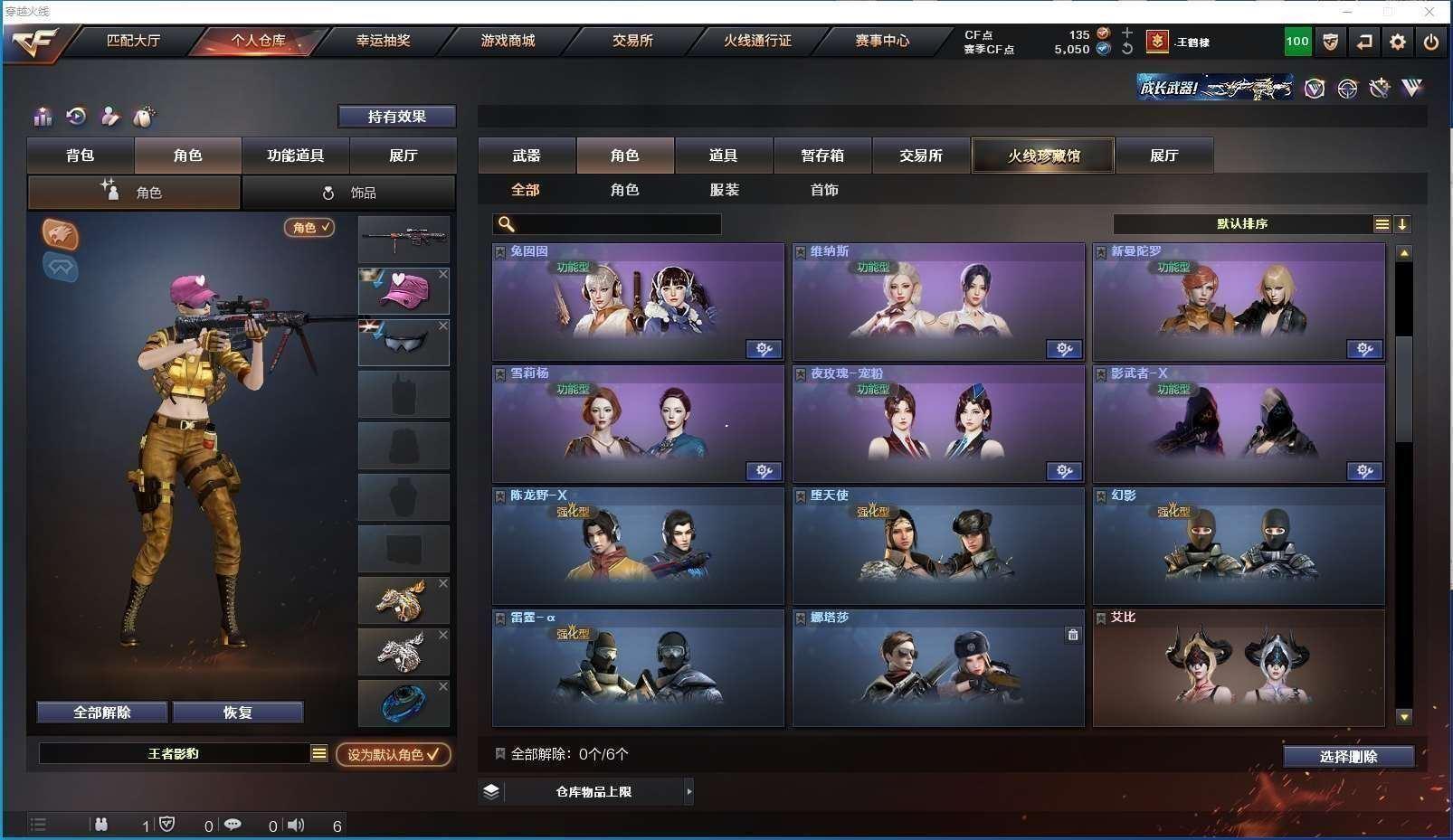
Task: Click 全部解除 to unequip everything
Action: click(102, 713)
